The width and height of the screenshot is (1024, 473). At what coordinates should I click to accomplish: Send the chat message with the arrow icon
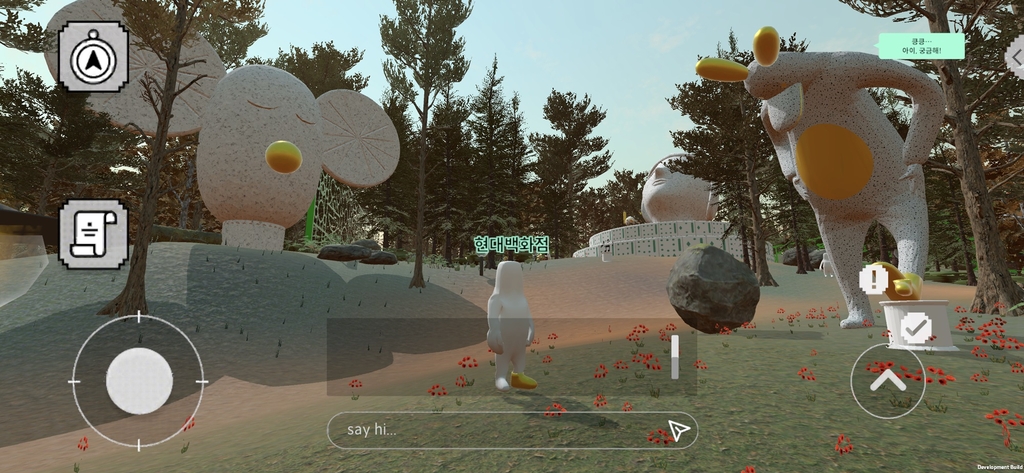point(679,430)
